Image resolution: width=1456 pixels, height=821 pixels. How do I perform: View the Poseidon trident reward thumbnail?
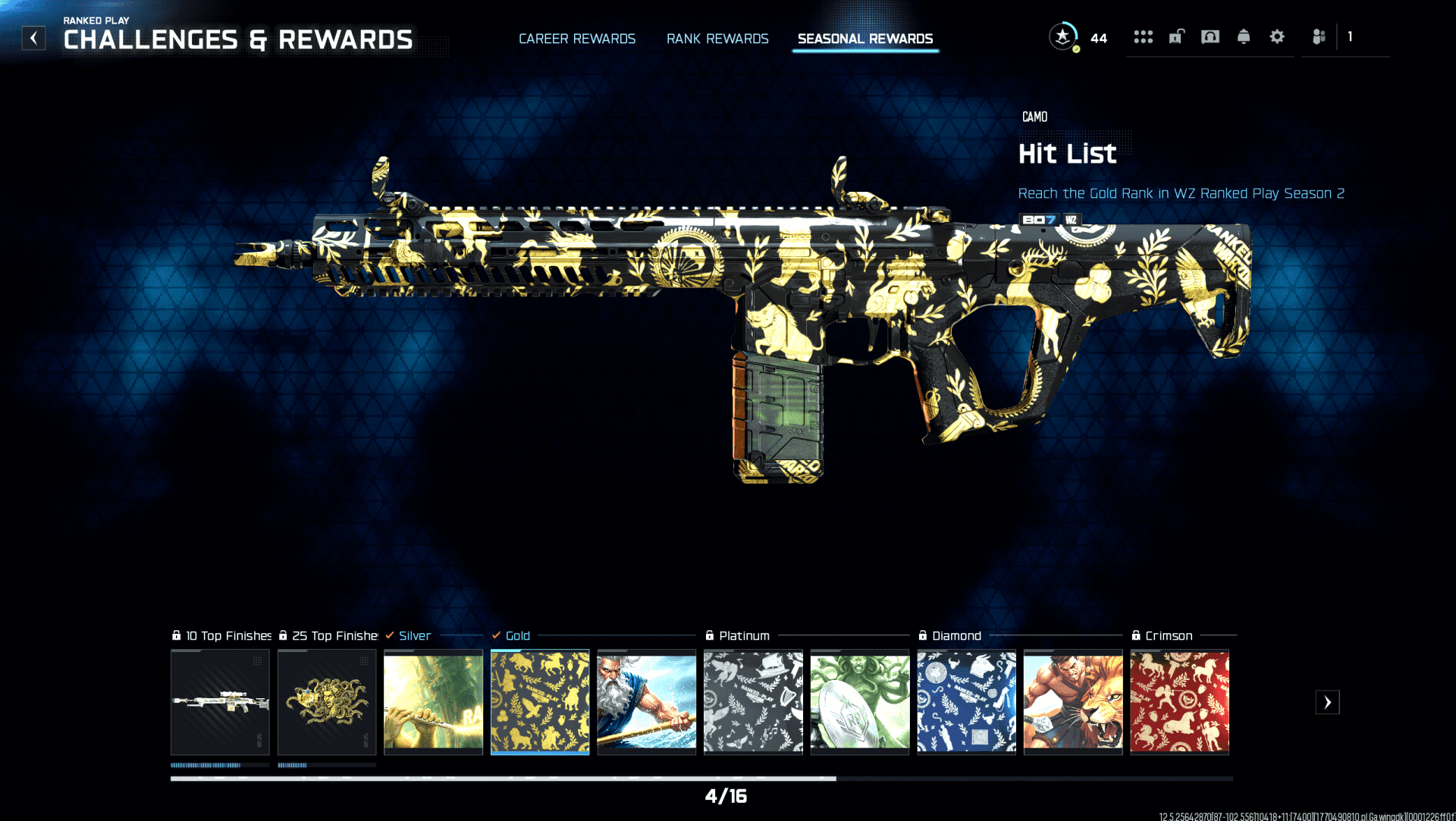pos(646,702)
